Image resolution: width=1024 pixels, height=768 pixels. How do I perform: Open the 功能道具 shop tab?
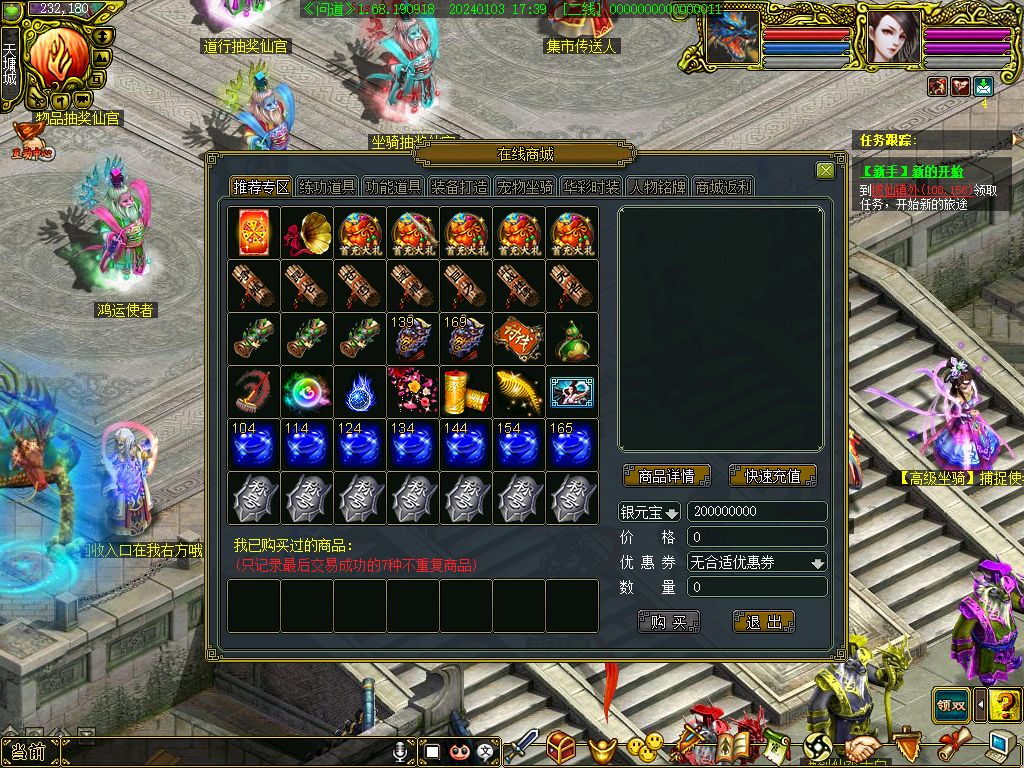click(x=393, y=187)
